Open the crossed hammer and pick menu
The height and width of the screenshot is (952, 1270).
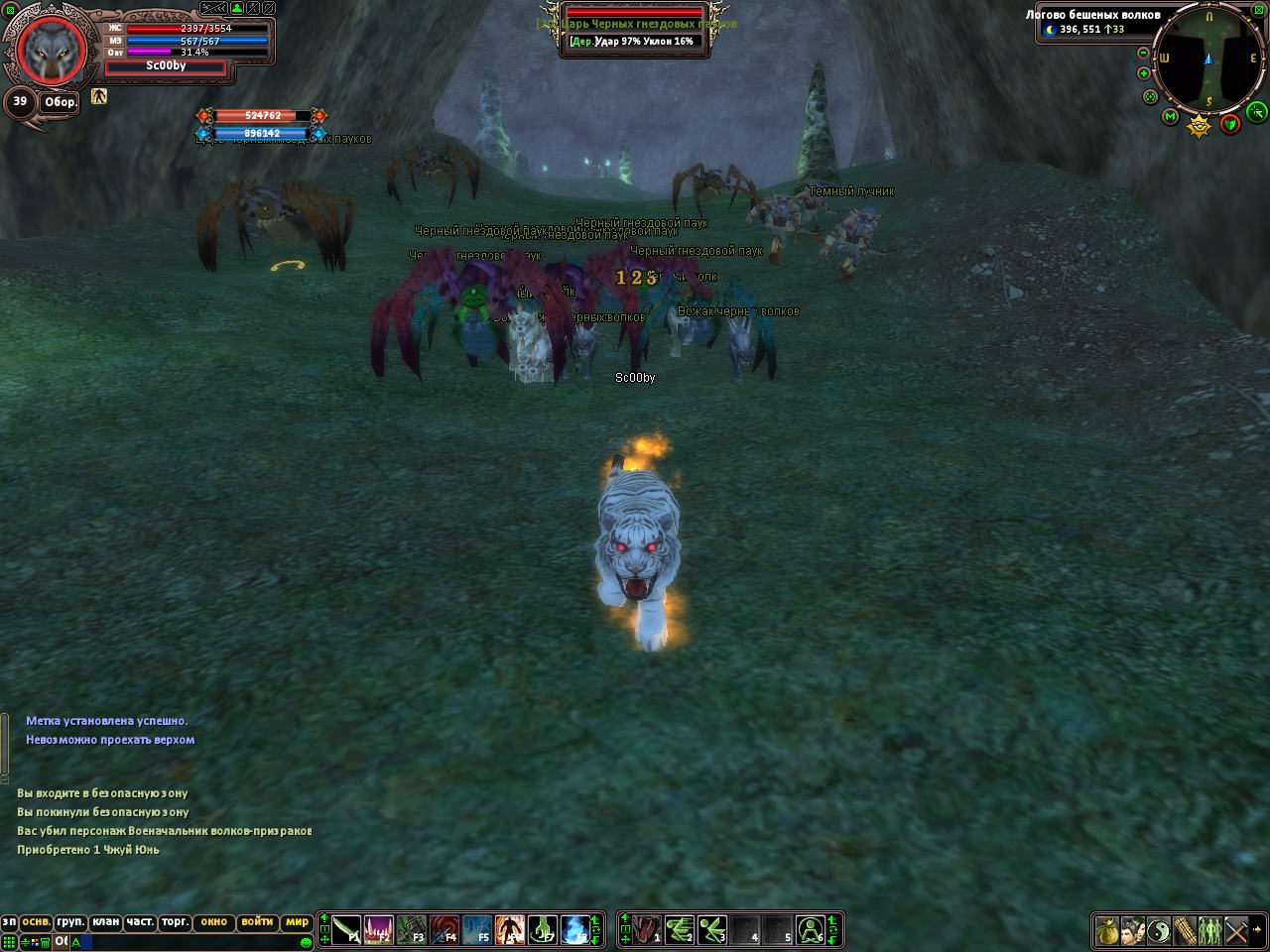[1236, 931]
